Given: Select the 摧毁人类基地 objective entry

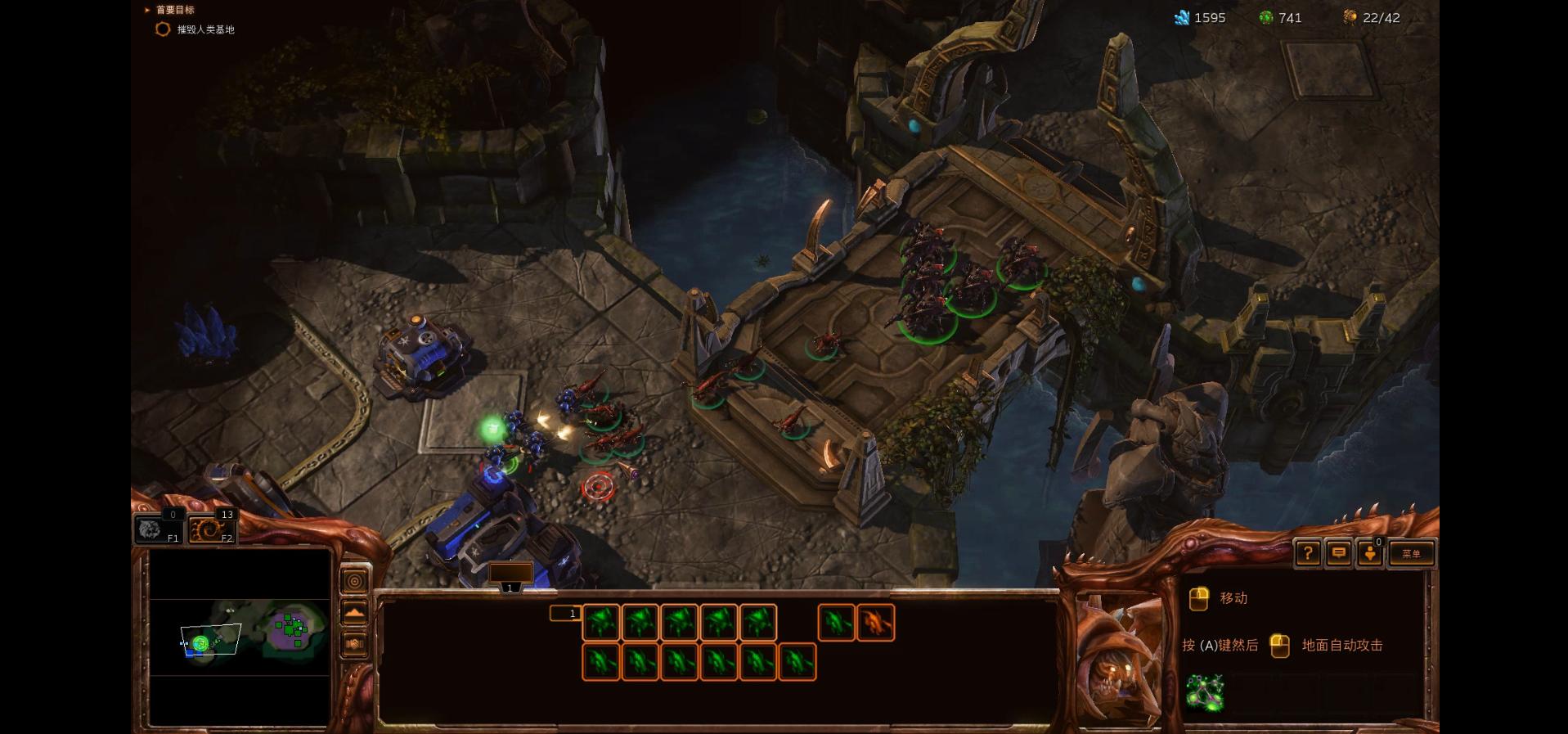Looking at the screenshot, I should (204, 29).
